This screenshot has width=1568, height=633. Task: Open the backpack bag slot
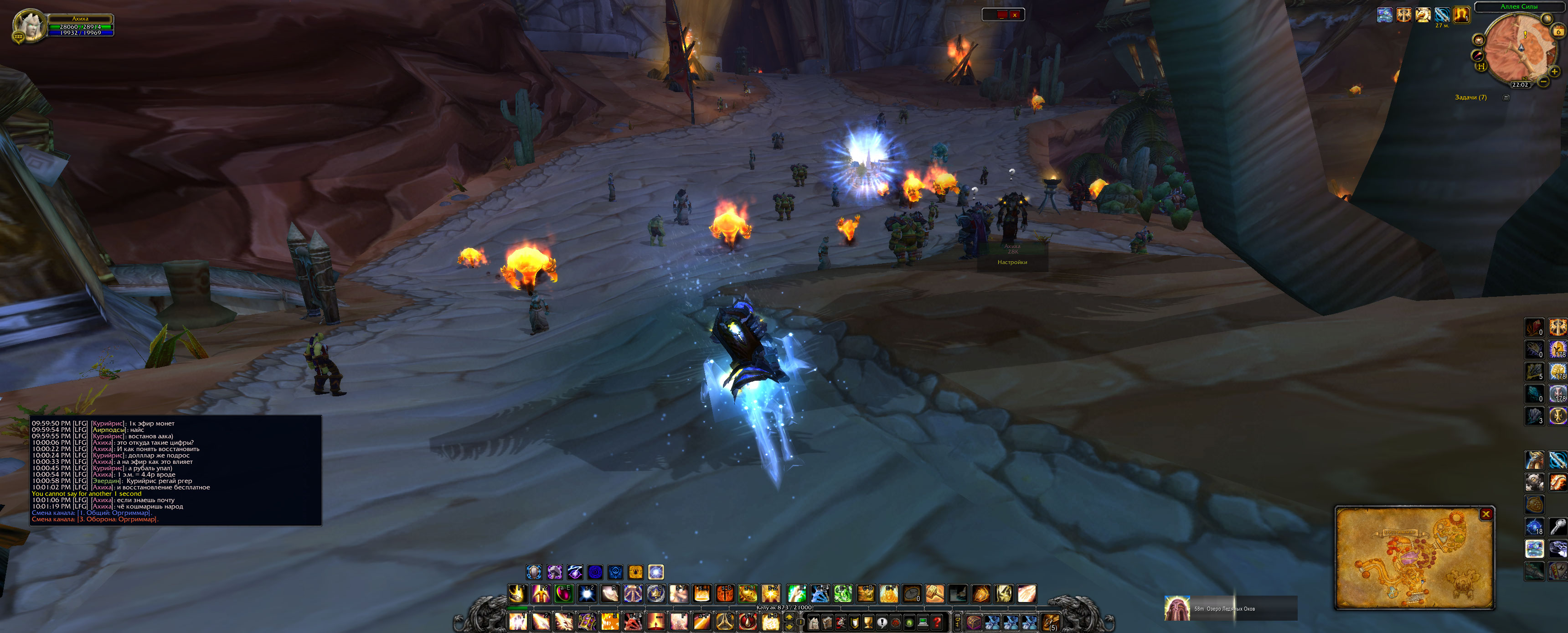tap(1051, 623)
